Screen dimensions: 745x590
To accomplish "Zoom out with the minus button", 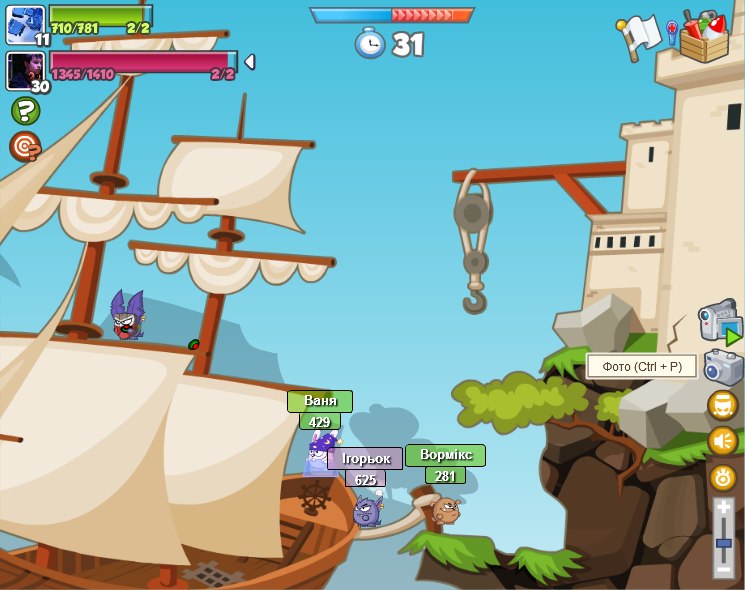I will [724, 569].
